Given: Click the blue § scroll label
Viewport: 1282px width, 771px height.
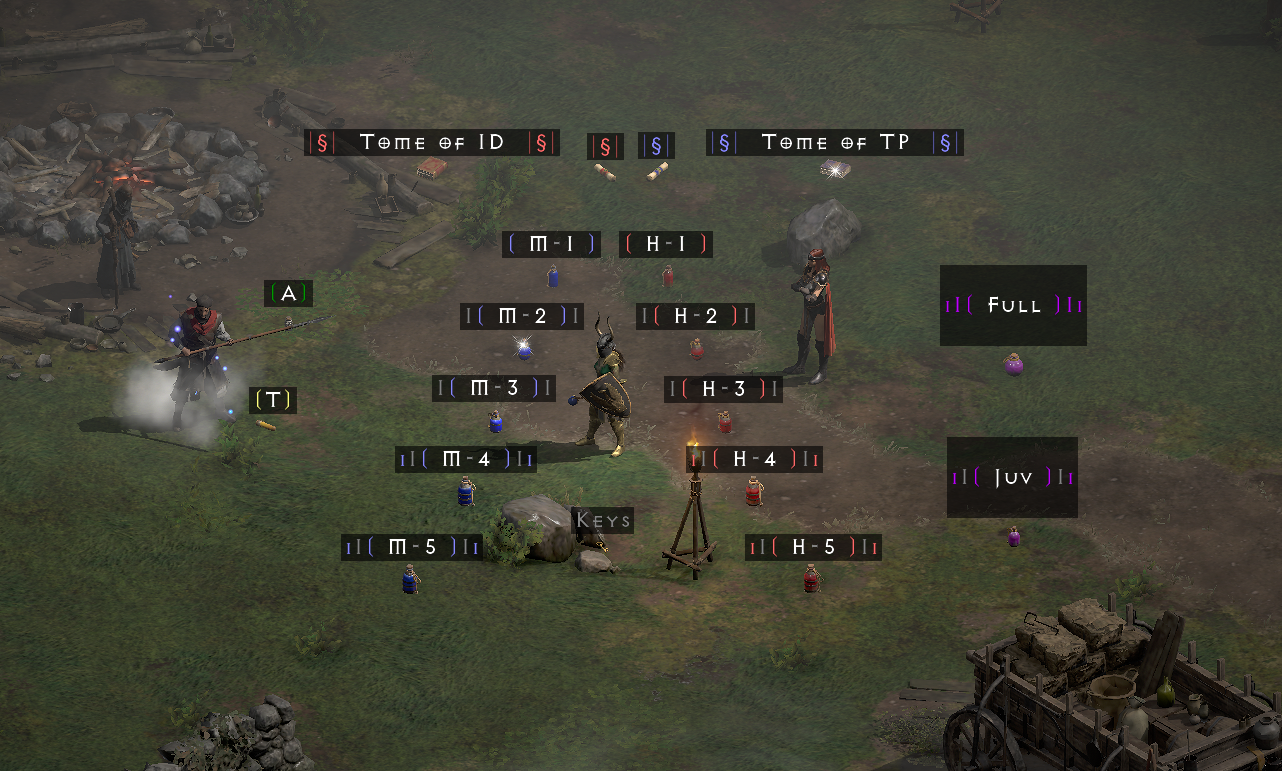Looking at the screenshot, I should pos(656,146).
